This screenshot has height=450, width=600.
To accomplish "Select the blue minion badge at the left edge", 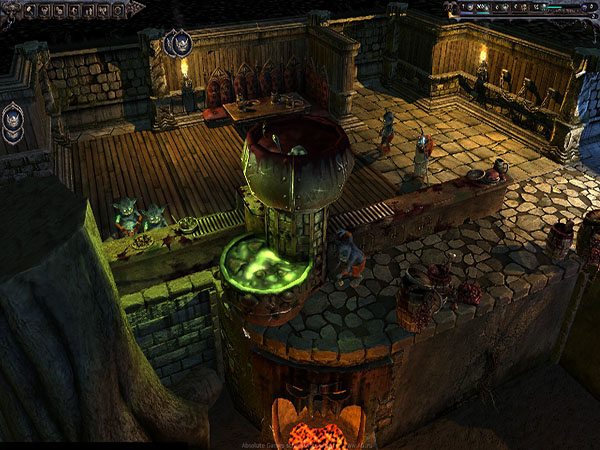I will (x=12, y=119).
